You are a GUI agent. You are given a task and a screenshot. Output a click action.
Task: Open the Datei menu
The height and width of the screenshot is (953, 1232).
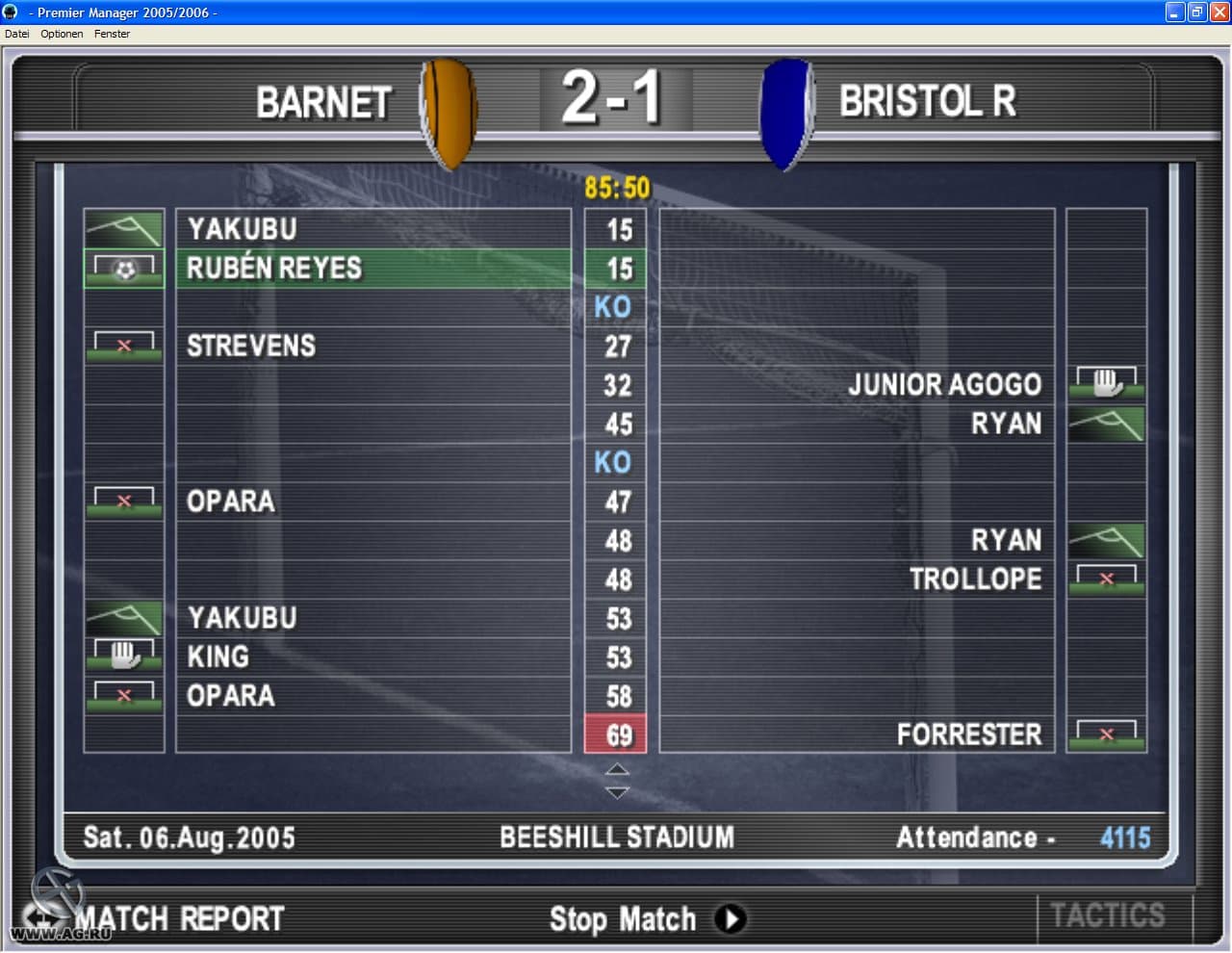tap(16, 34)
